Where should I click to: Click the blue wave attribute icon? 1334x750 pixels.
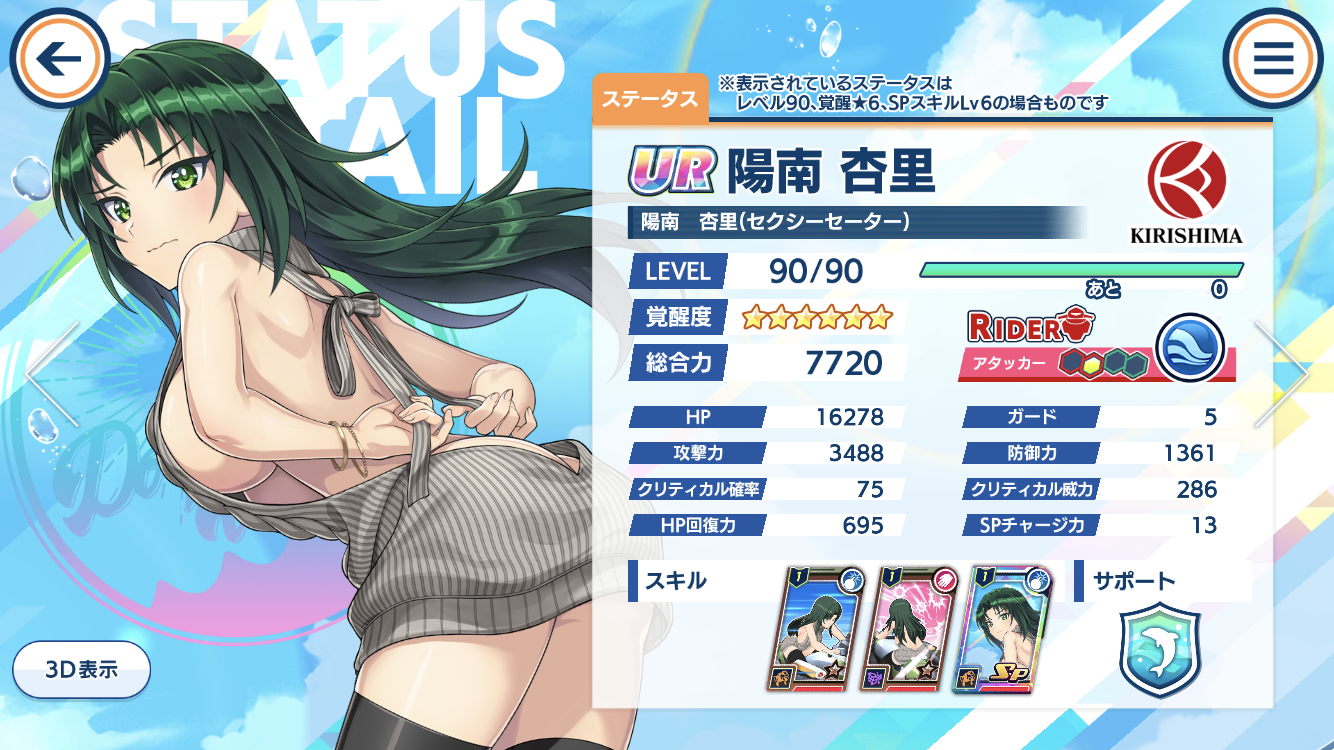pos(1190,347)
